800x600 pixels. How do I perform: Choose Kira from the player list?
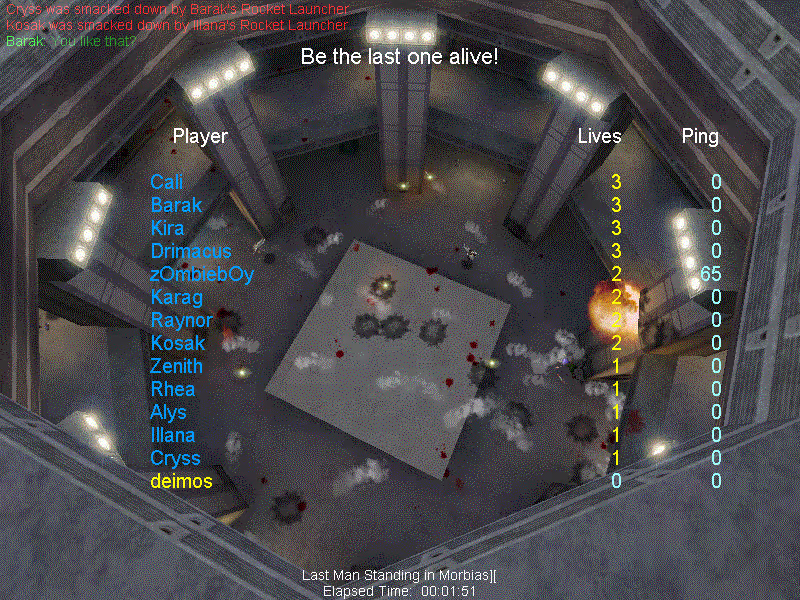point(167,228)
